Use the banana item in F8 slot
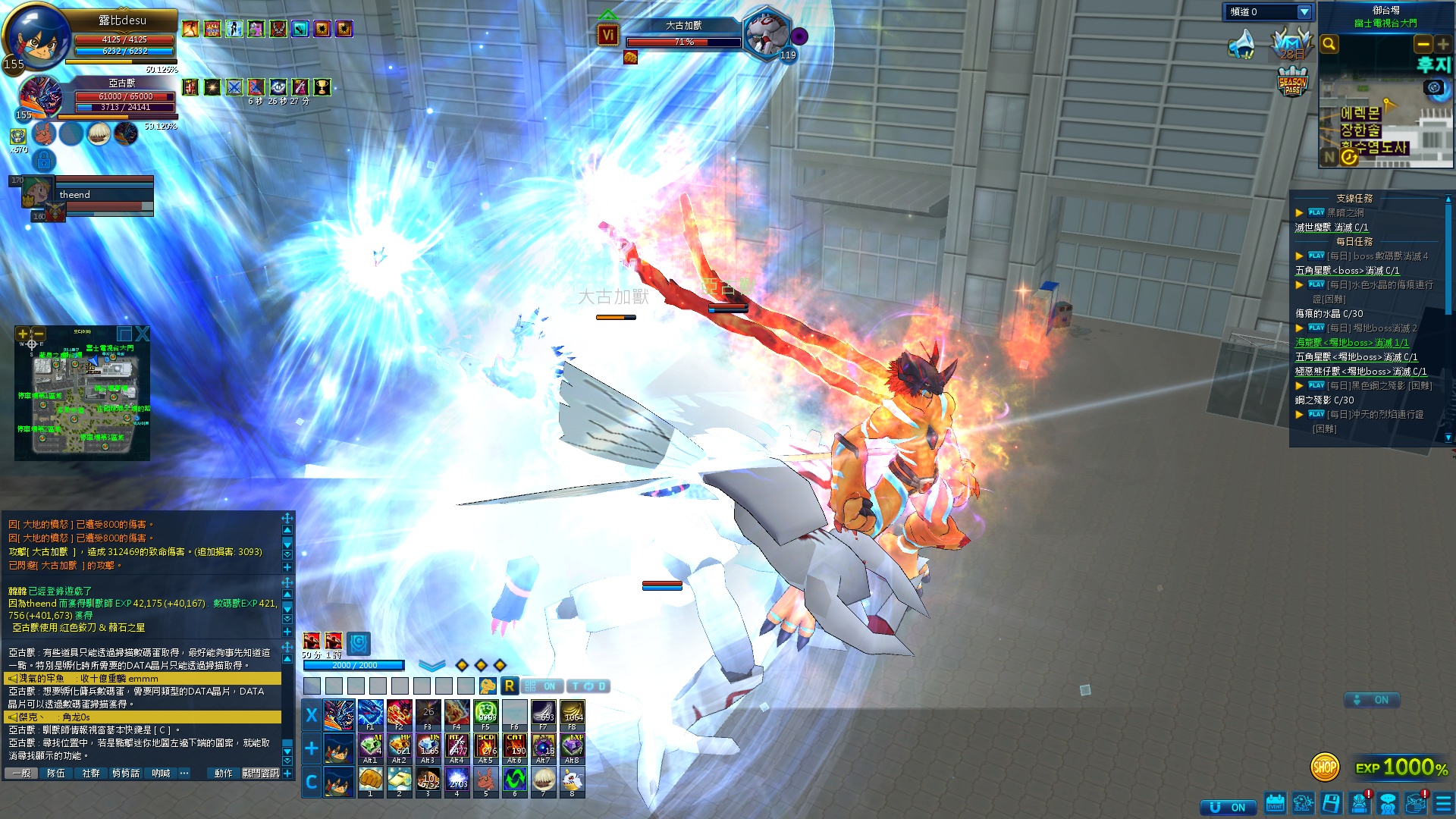1456x819 pixels. point(573,714)
